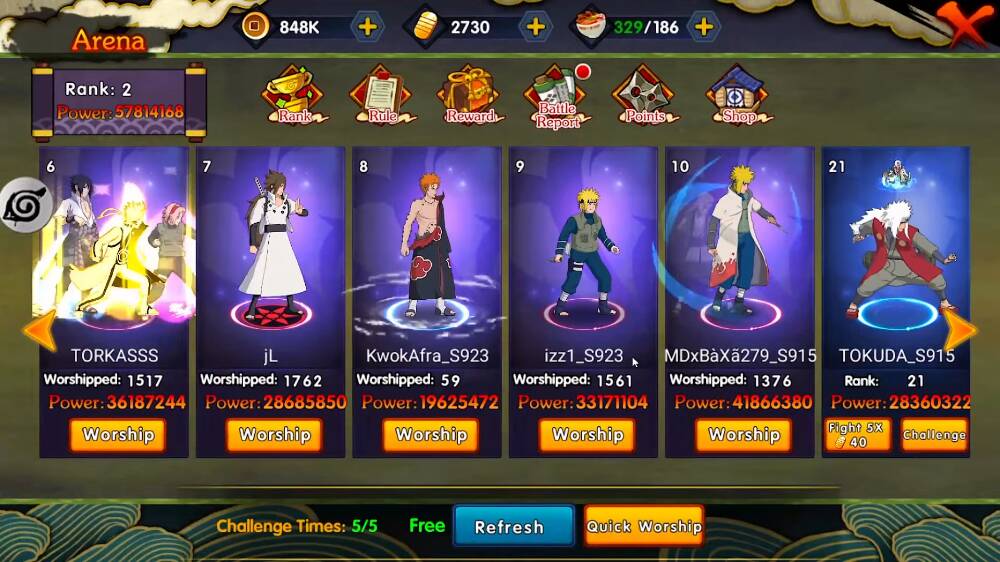
Task: Add more coins with the plus button
Action: 368,27
